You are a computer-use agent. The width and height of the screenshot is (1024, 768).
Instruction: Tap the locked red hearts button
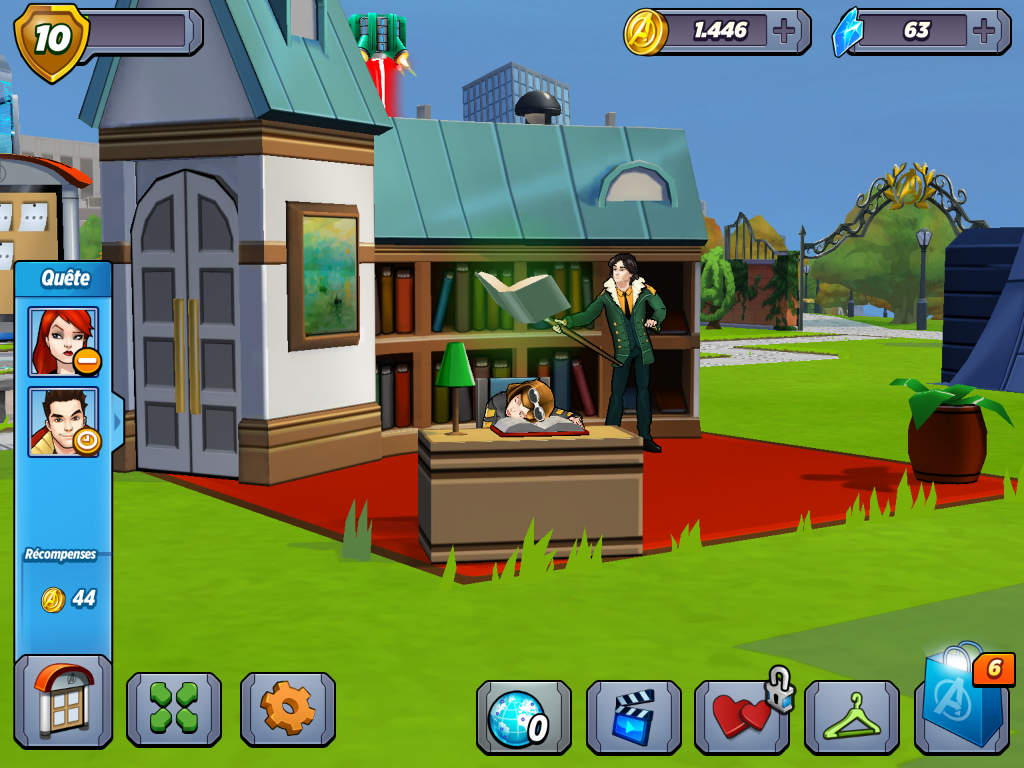point(741,717)
